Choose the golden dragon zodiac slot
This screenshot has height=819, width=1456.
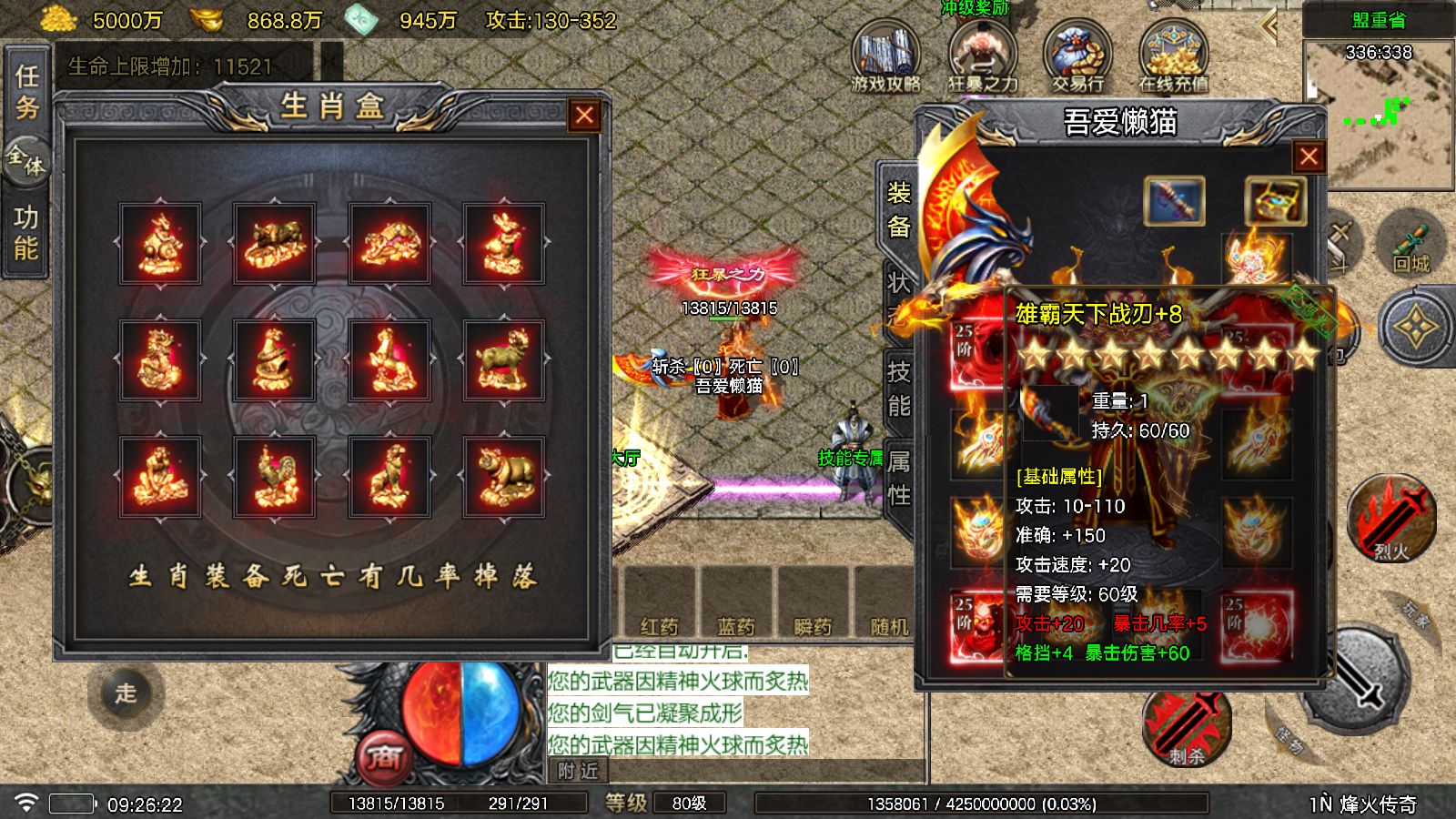click(160, 360)
